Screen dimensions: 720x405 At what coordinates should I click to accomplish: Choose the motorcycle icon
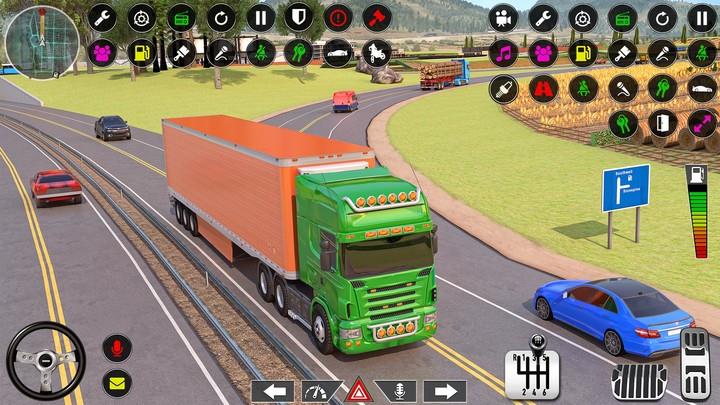(x=377, y=51)
